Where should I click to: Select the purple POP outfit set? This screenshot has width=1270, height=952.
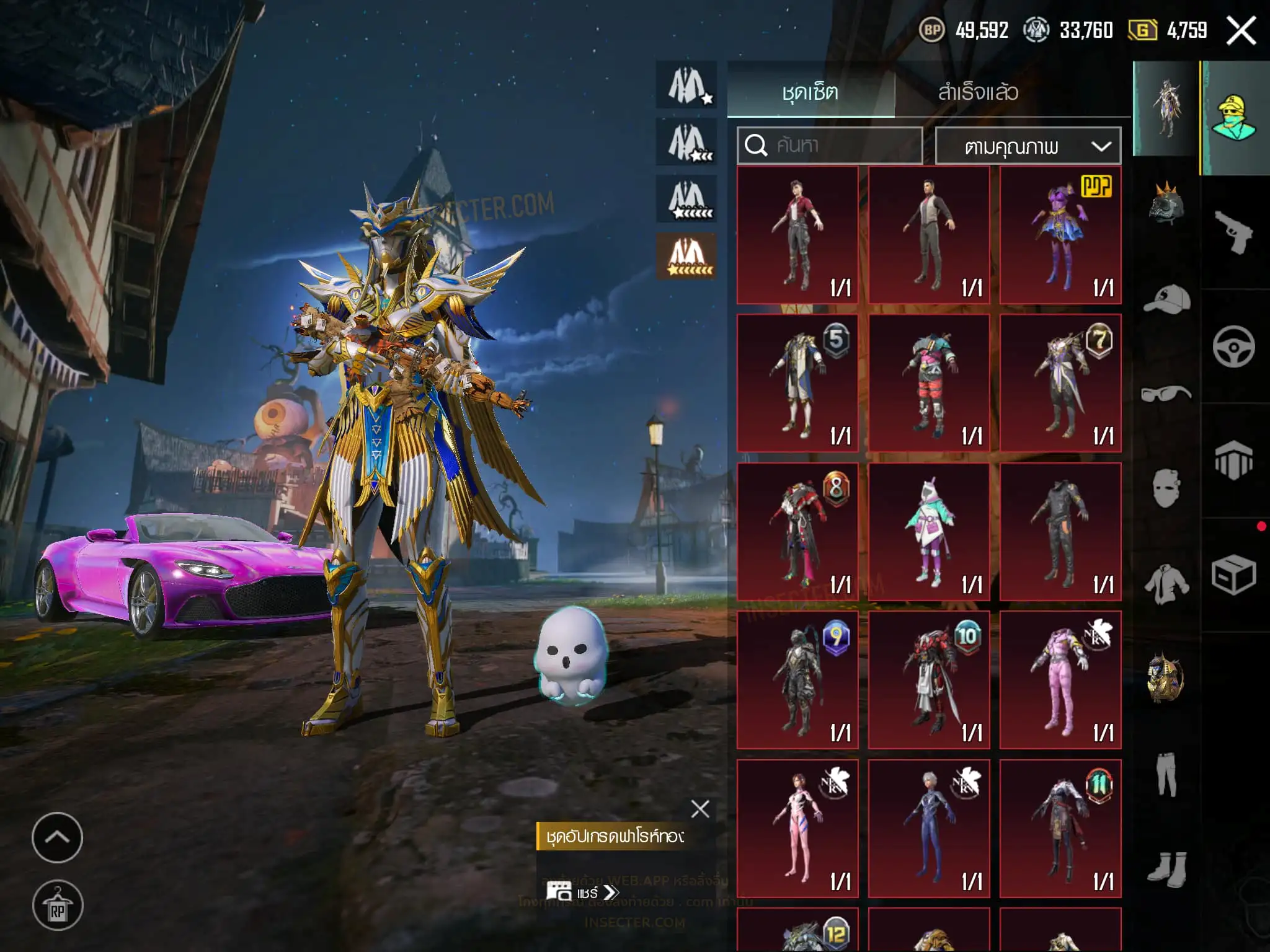1060,235
